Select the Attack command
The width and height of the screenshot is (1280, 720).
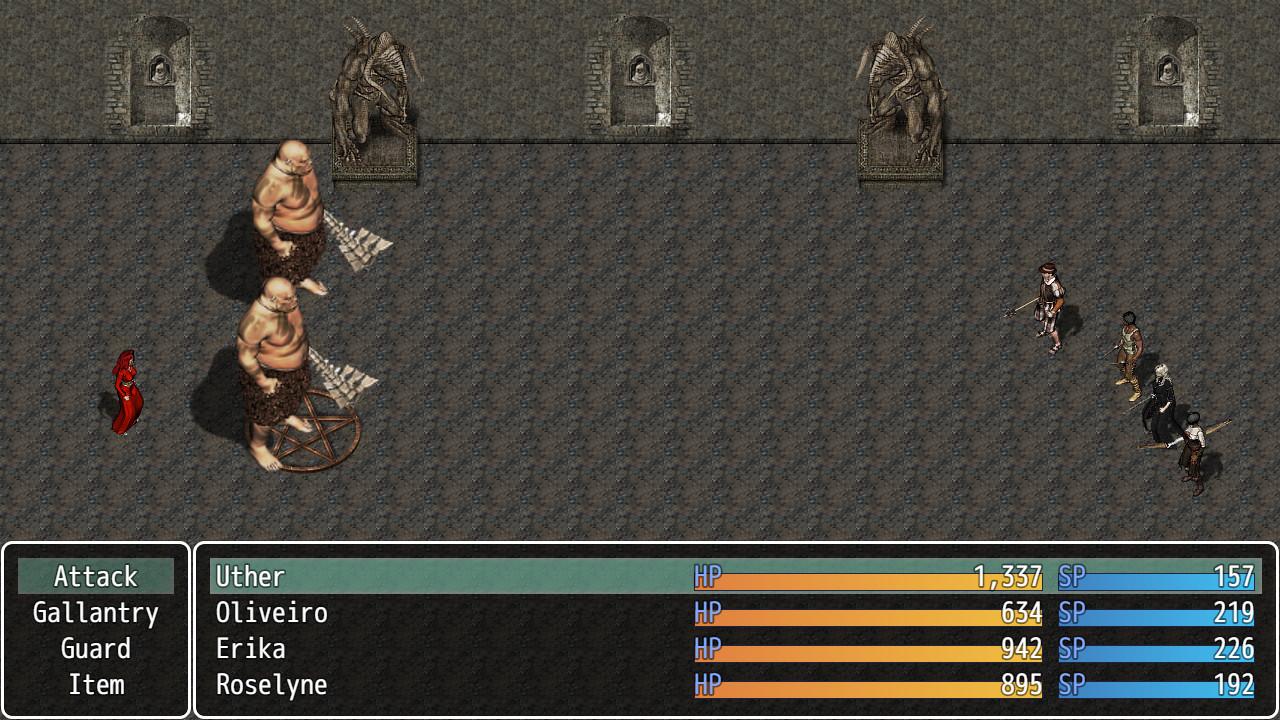pyautogui.click(x=96, y=577)
